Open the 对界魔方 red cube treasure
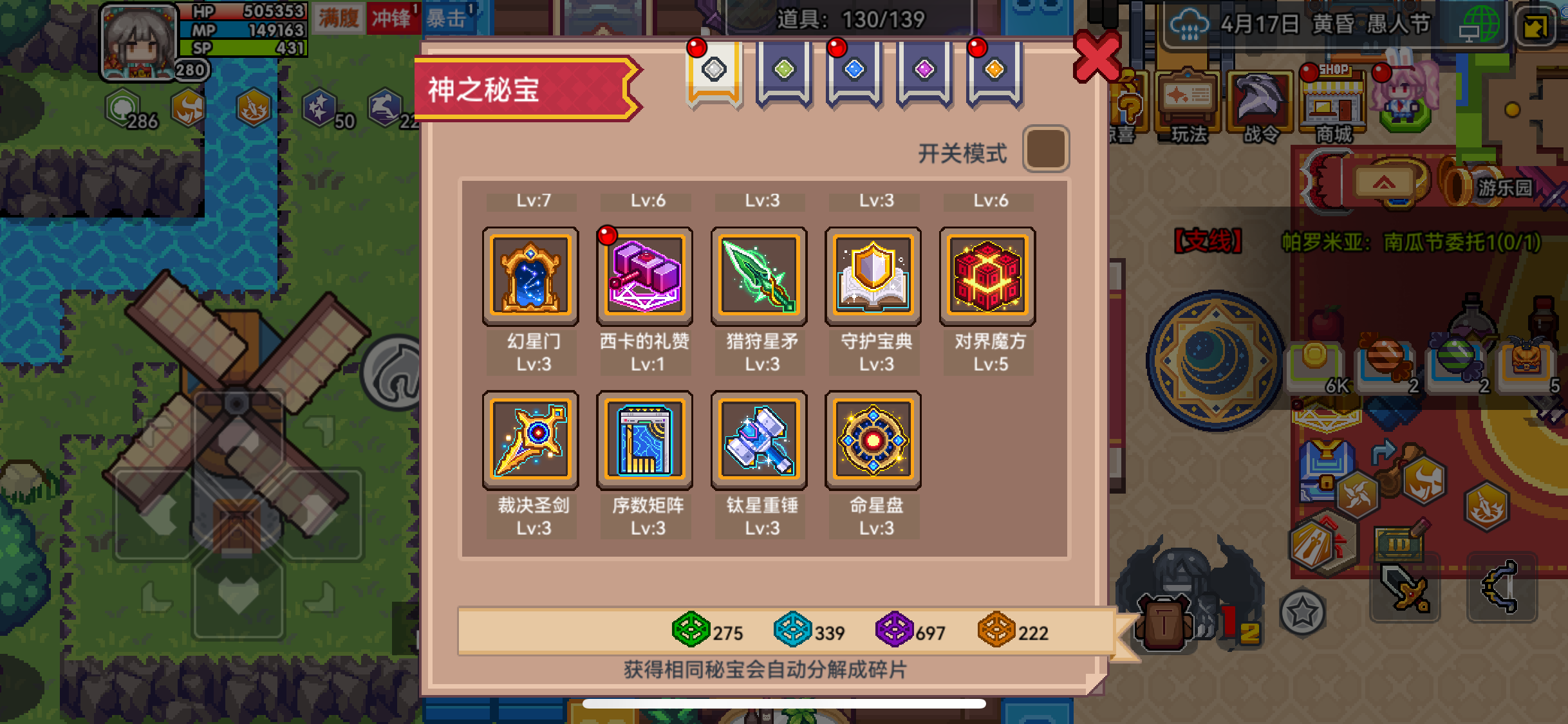 pos(987,277)
